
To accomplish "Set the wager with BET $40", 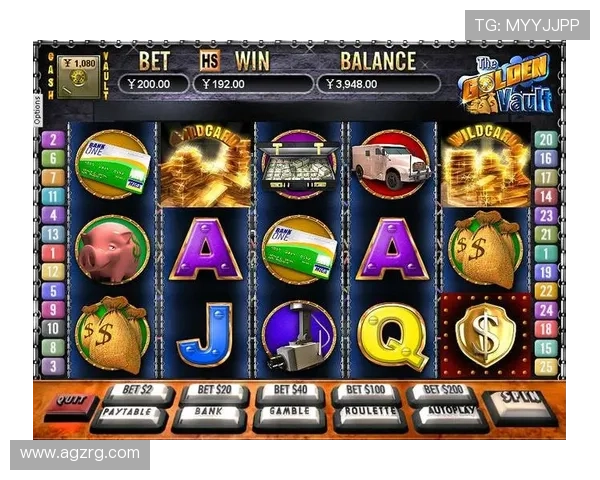I will 289,391.
